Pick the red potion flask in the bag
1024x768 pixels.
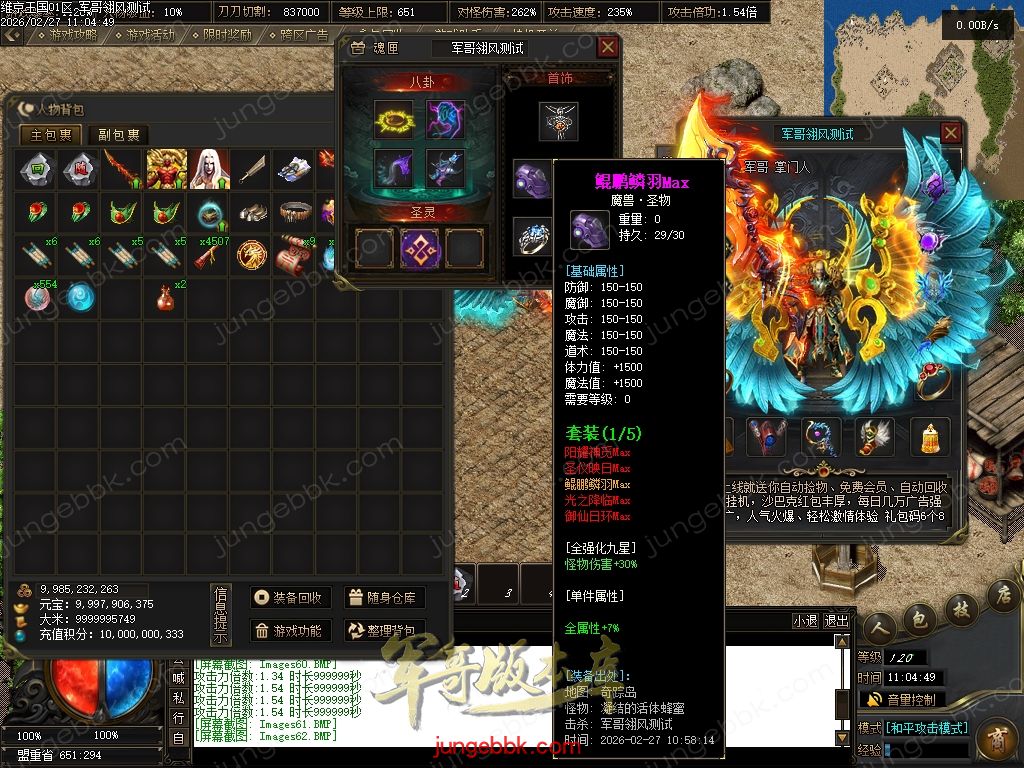pyautogui.click(x=166, y=297)
